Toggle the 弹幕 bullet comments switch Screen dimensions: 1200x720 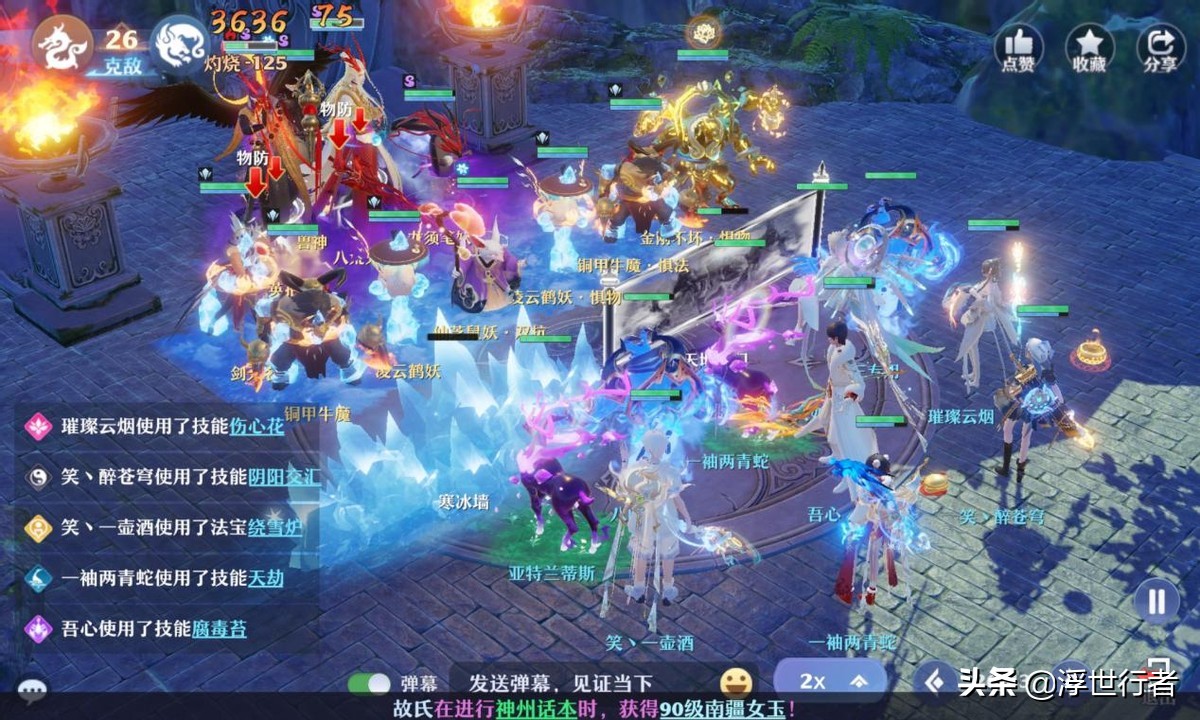[x=368, y=684]
